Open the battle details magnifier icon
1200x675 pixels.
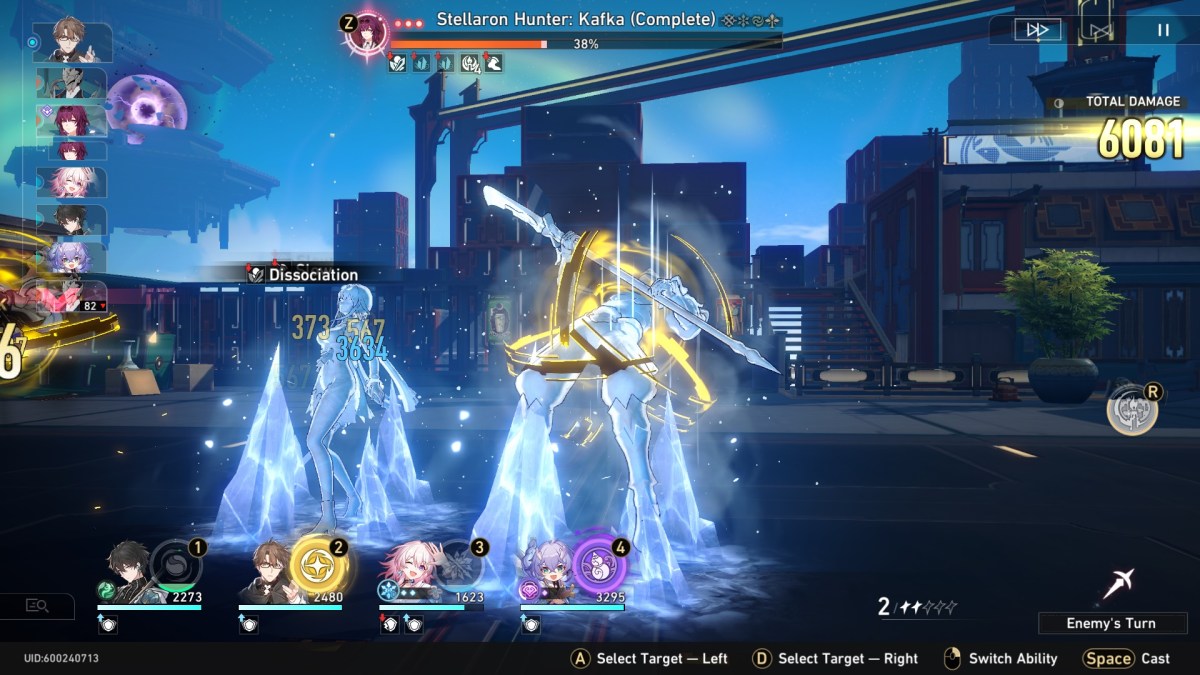pyautogui.click(x=38, y=605)
